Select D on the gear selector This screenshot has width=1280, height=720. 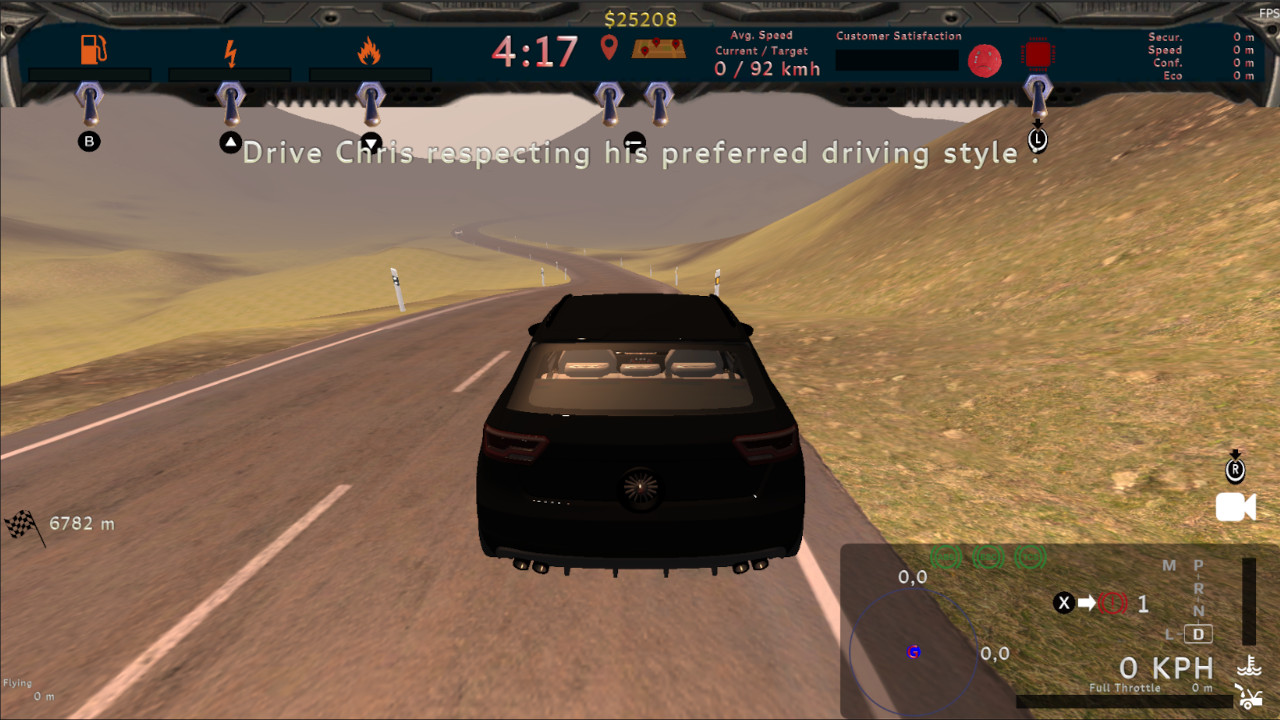[x=1198, y=633]
